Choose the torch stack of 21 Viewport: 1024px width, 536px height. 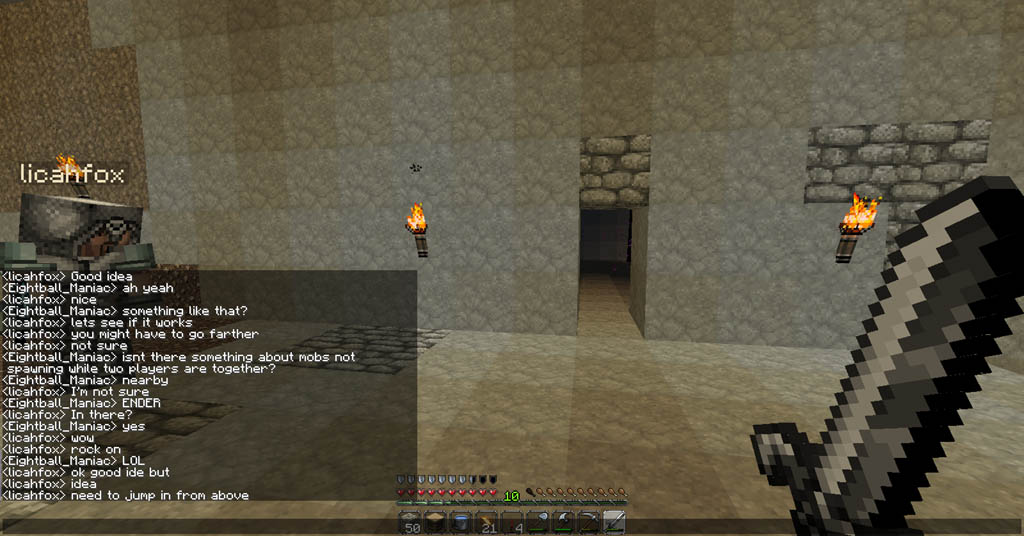point(487,522)
